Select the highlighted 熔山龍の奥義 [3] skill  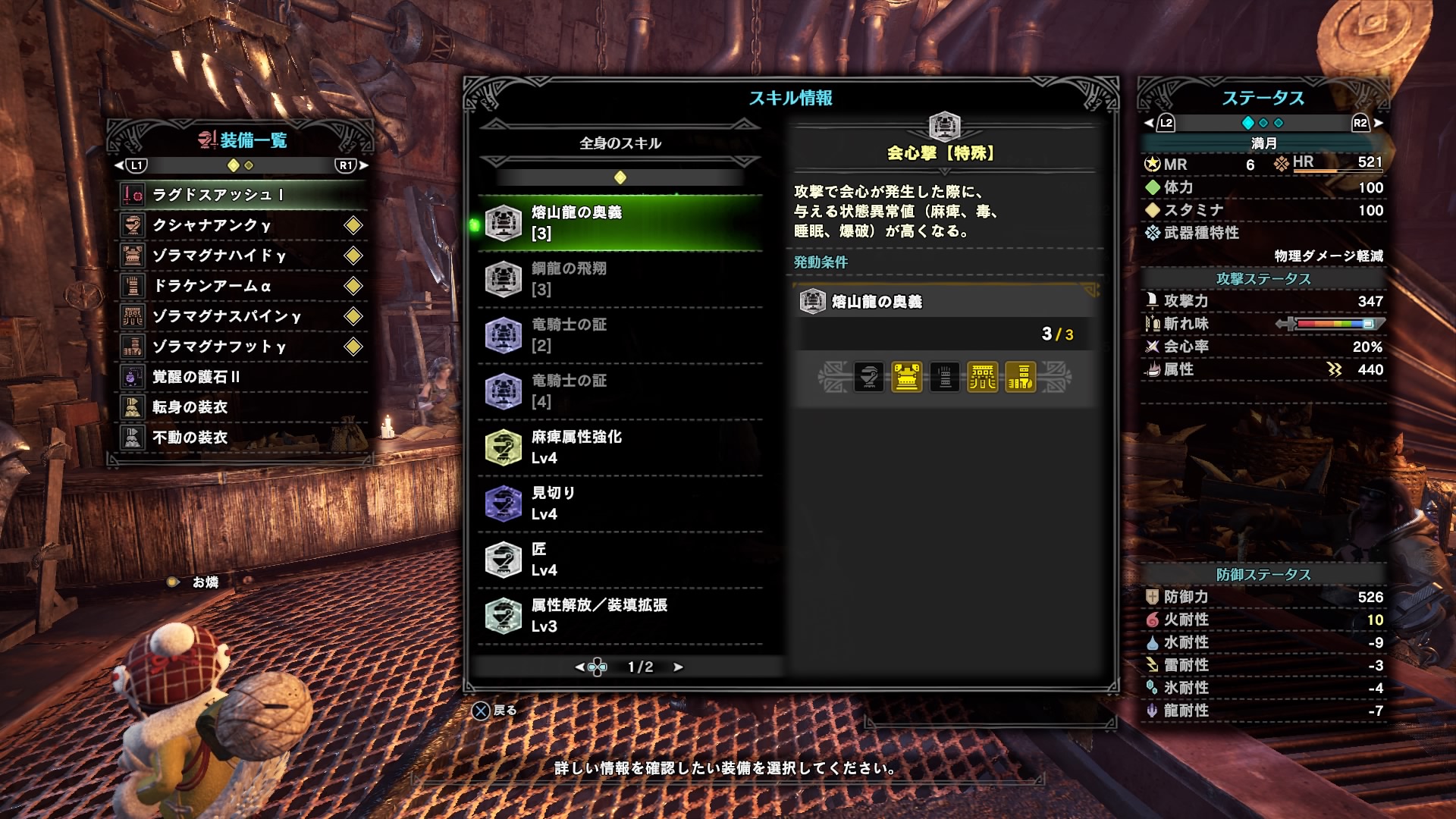point(620,223)
